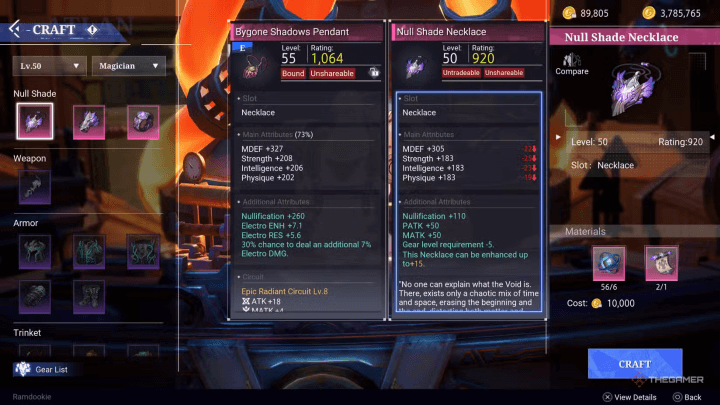Select the highlighted Null Shade necklace recipe

click(34, 121)
